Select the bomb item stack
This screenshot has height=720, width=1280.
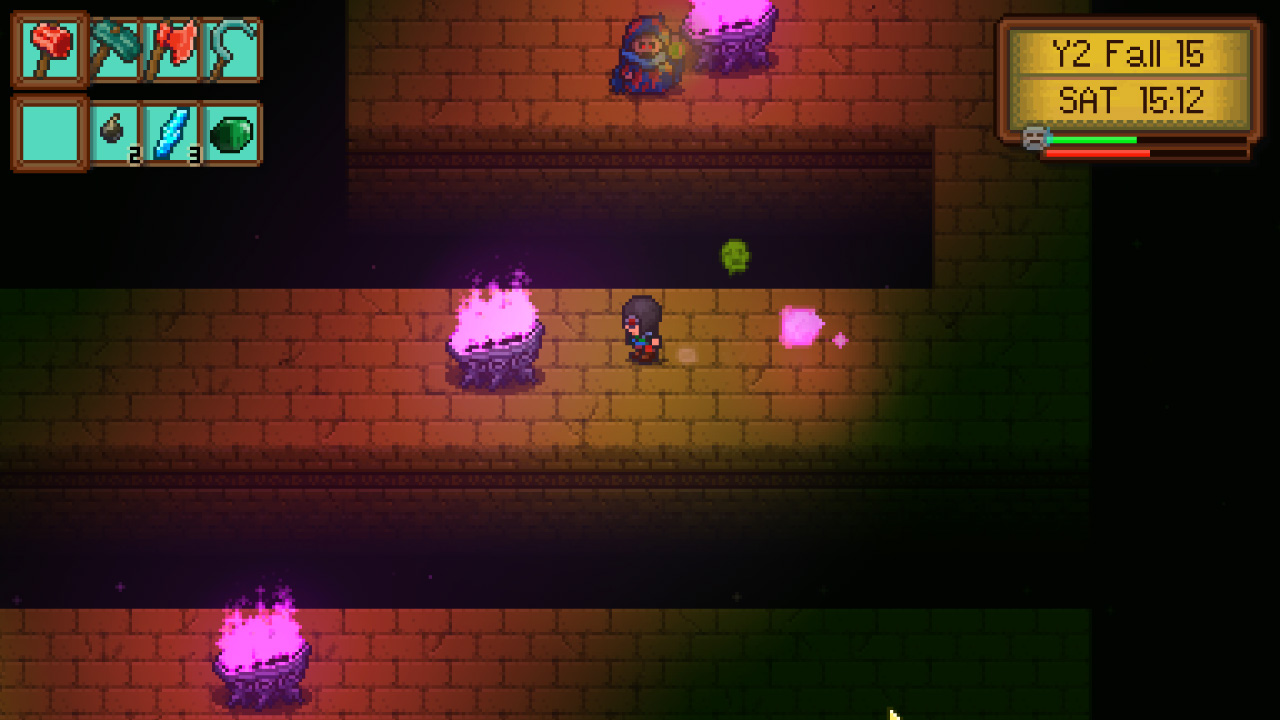[113, 127]
